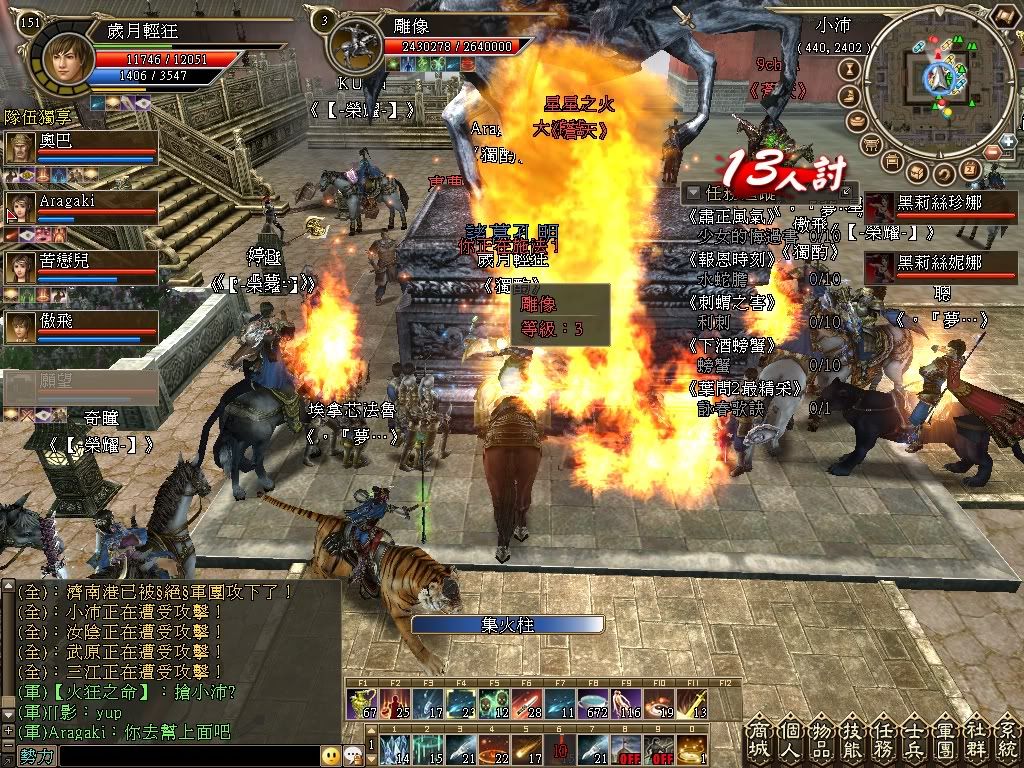Select party member Aragaki
The image size is (1024, 768).
[80, 207]
